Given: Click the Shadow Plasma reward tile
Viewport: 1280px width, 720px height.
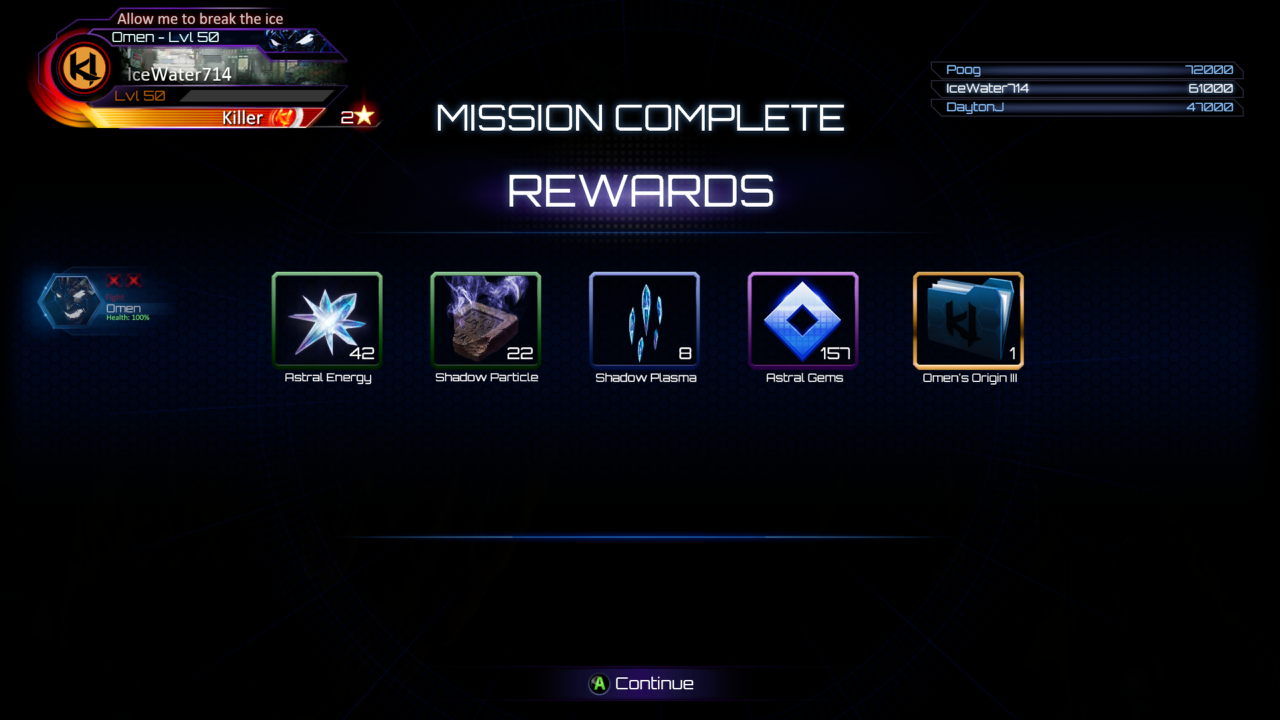Looking at the screenshot, I should coord(644,320).
